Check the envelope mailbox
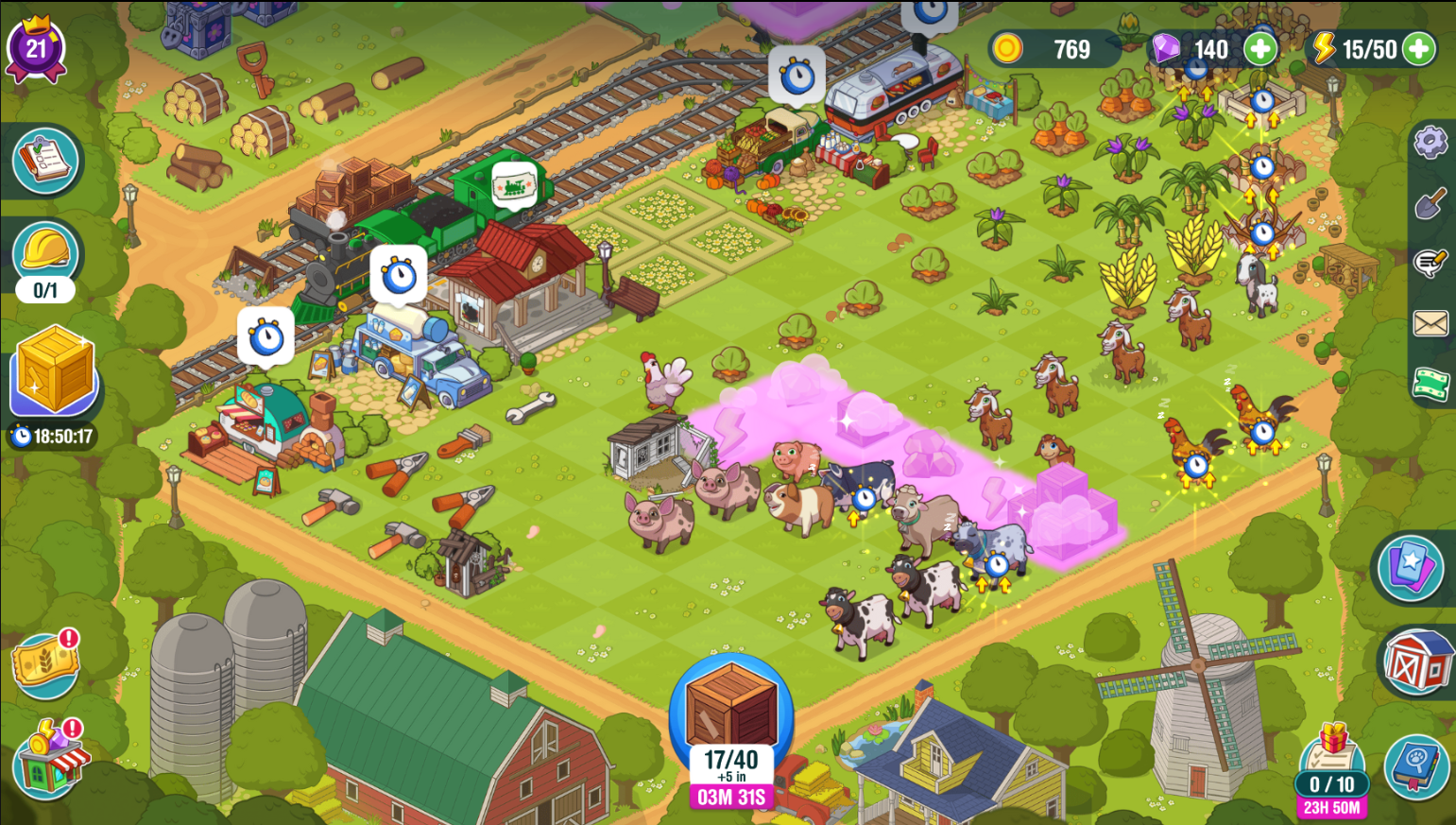This screenshot has width=1456, height=825. pos(1430,324)
